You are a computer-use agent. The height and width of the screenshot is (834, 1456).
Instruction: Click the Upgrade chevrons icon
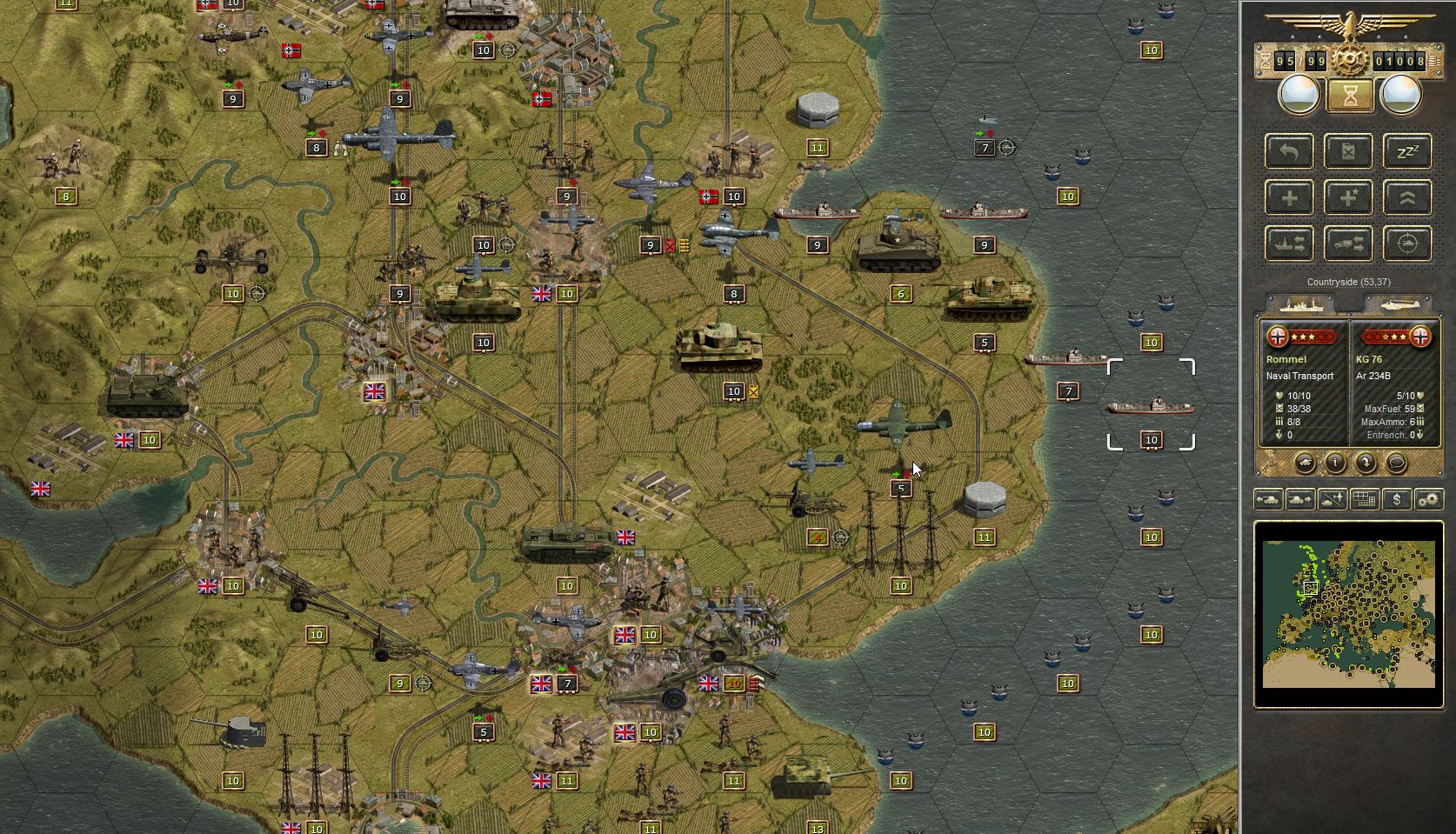click(1406, 197)
